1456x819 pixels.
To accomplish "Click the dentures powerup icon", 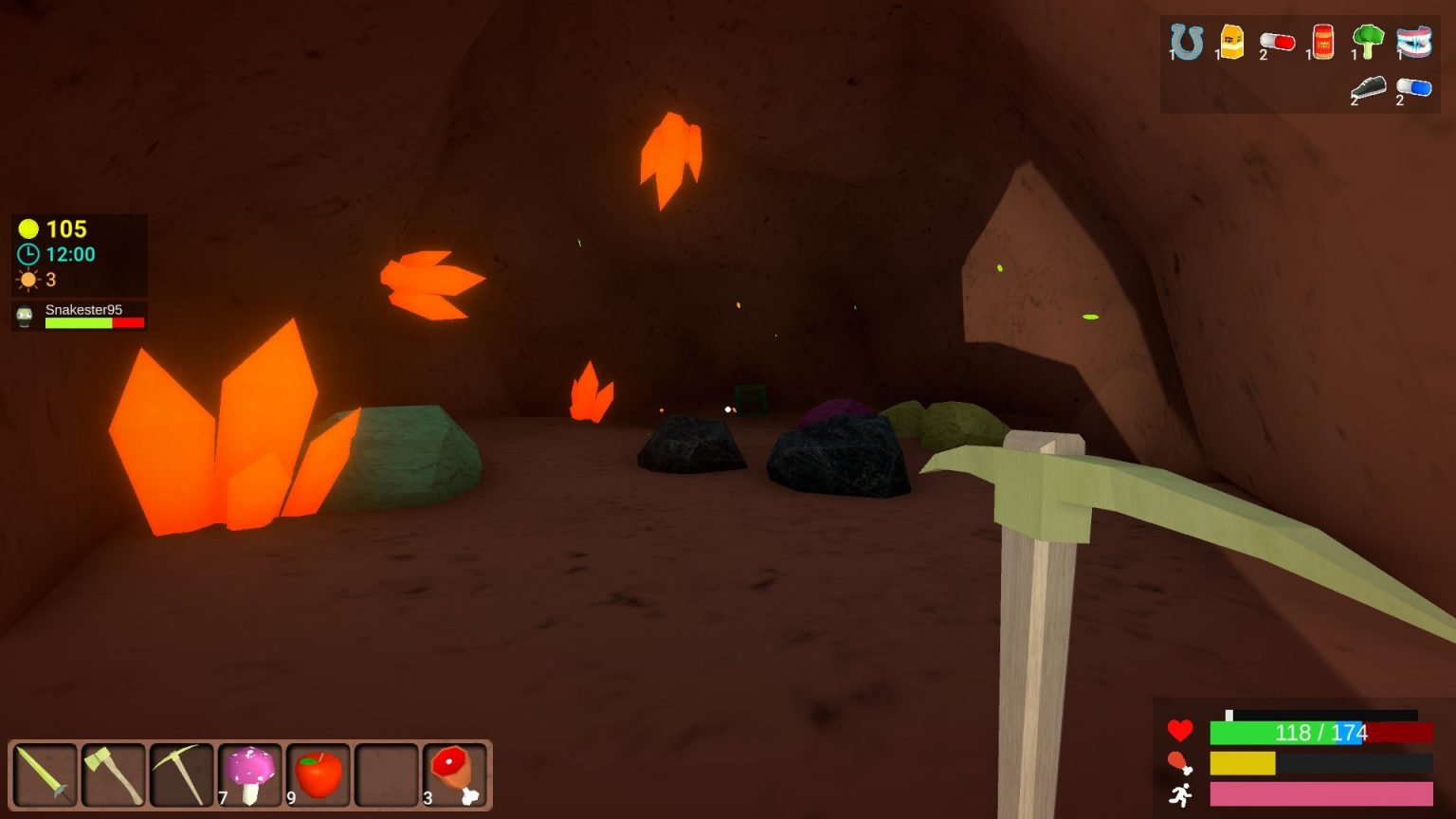I will coord(1415,41).
